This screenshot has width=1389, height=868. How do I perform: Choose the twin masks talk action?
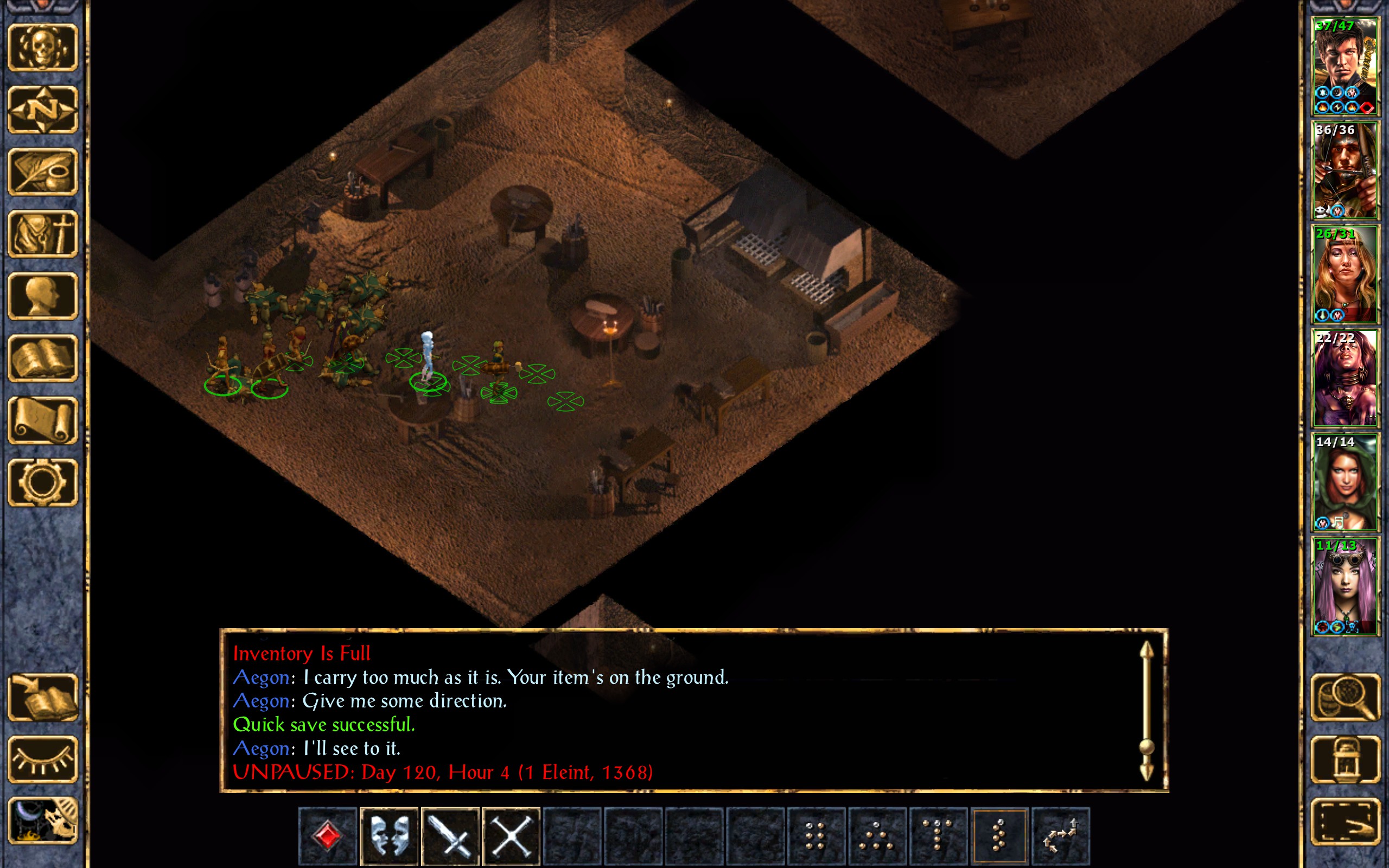click(x=389, y=836)
